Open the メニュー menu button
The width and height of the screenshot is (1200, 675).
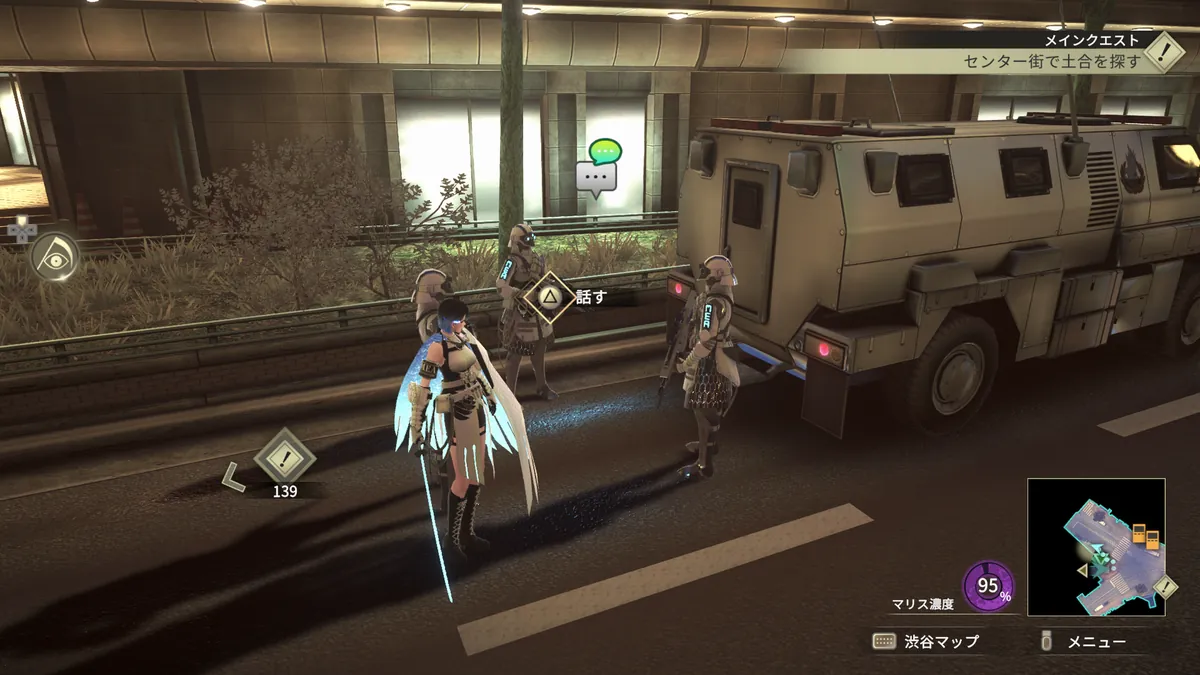(1084, 641)
